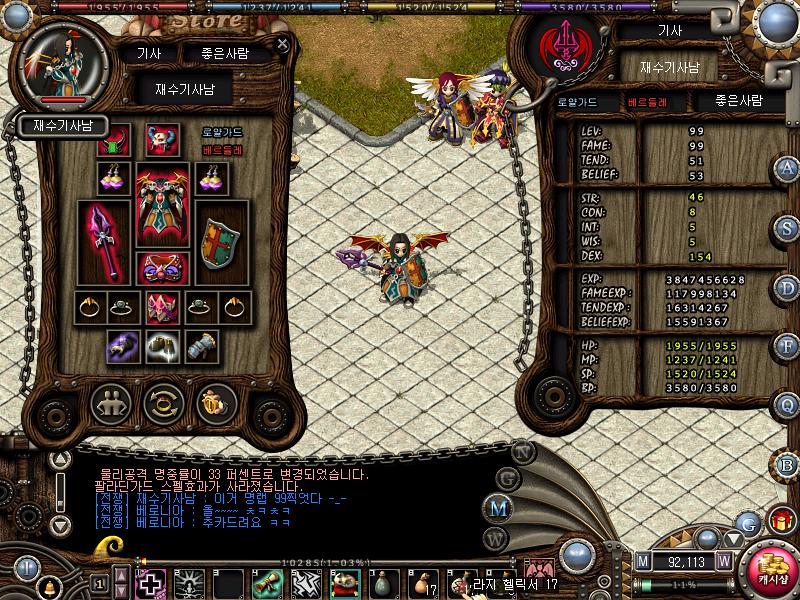Close the equipment window

click(x=283, y=44)
